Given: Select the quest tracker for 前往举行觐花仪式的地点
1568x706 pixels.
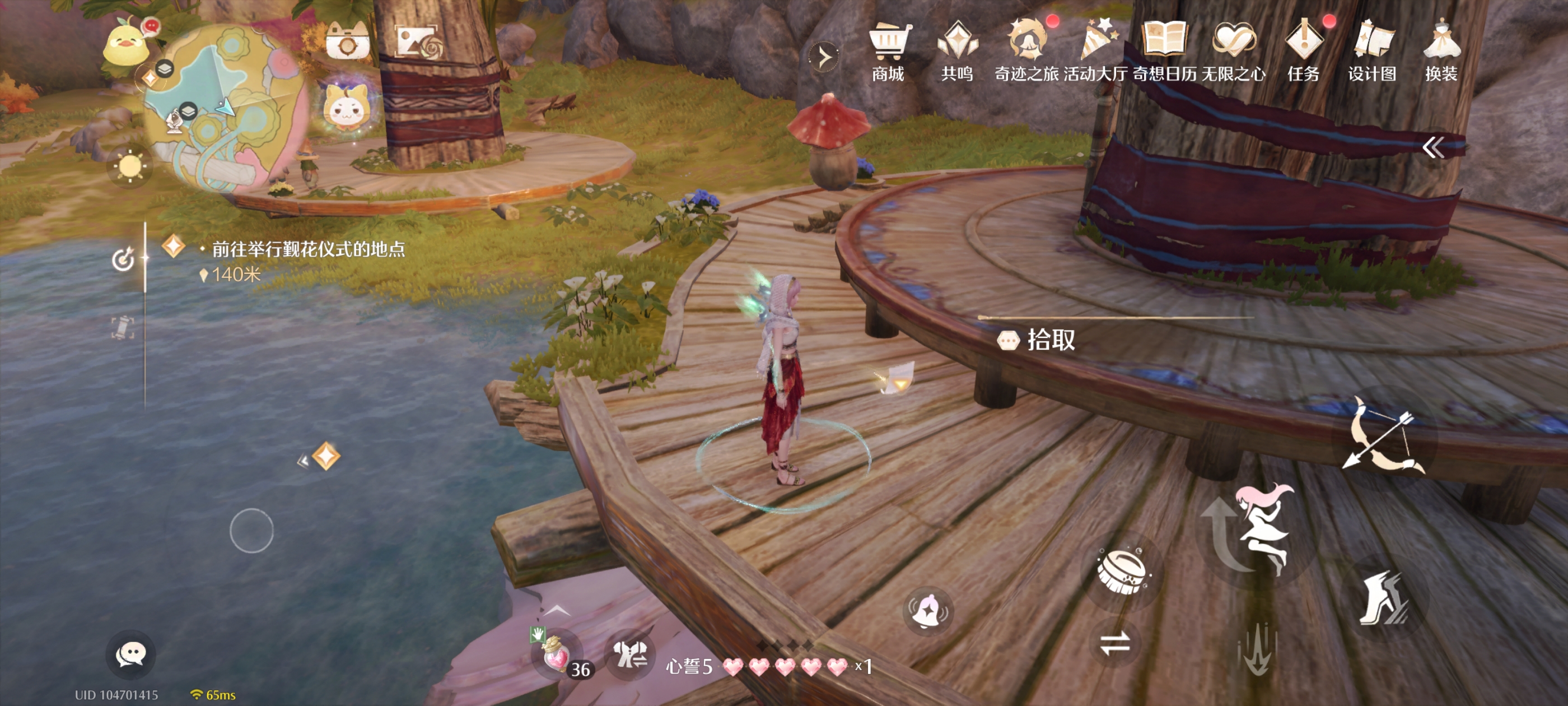Looking at the screenshot, I should 307,249.
